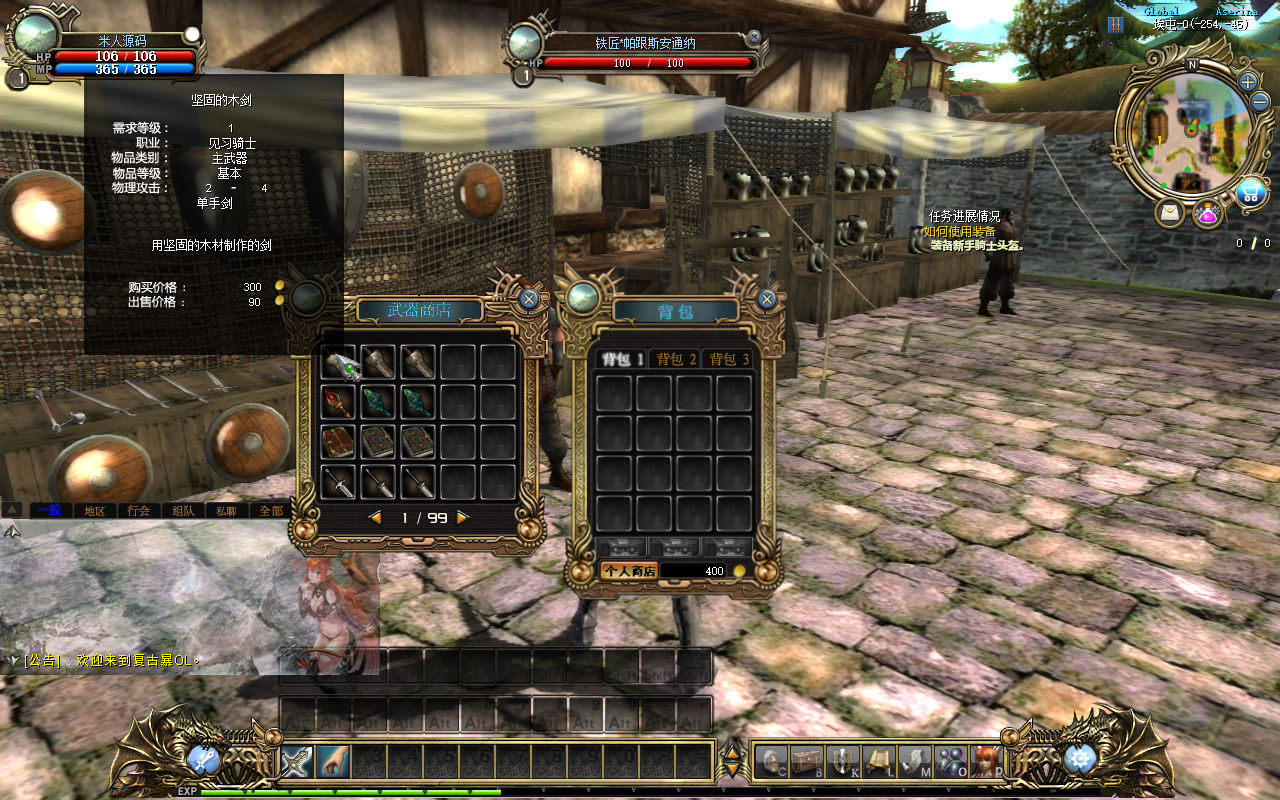Zoom in the minimap
This screenshot has height=800, width=1280.
(x=1248, y=81)
